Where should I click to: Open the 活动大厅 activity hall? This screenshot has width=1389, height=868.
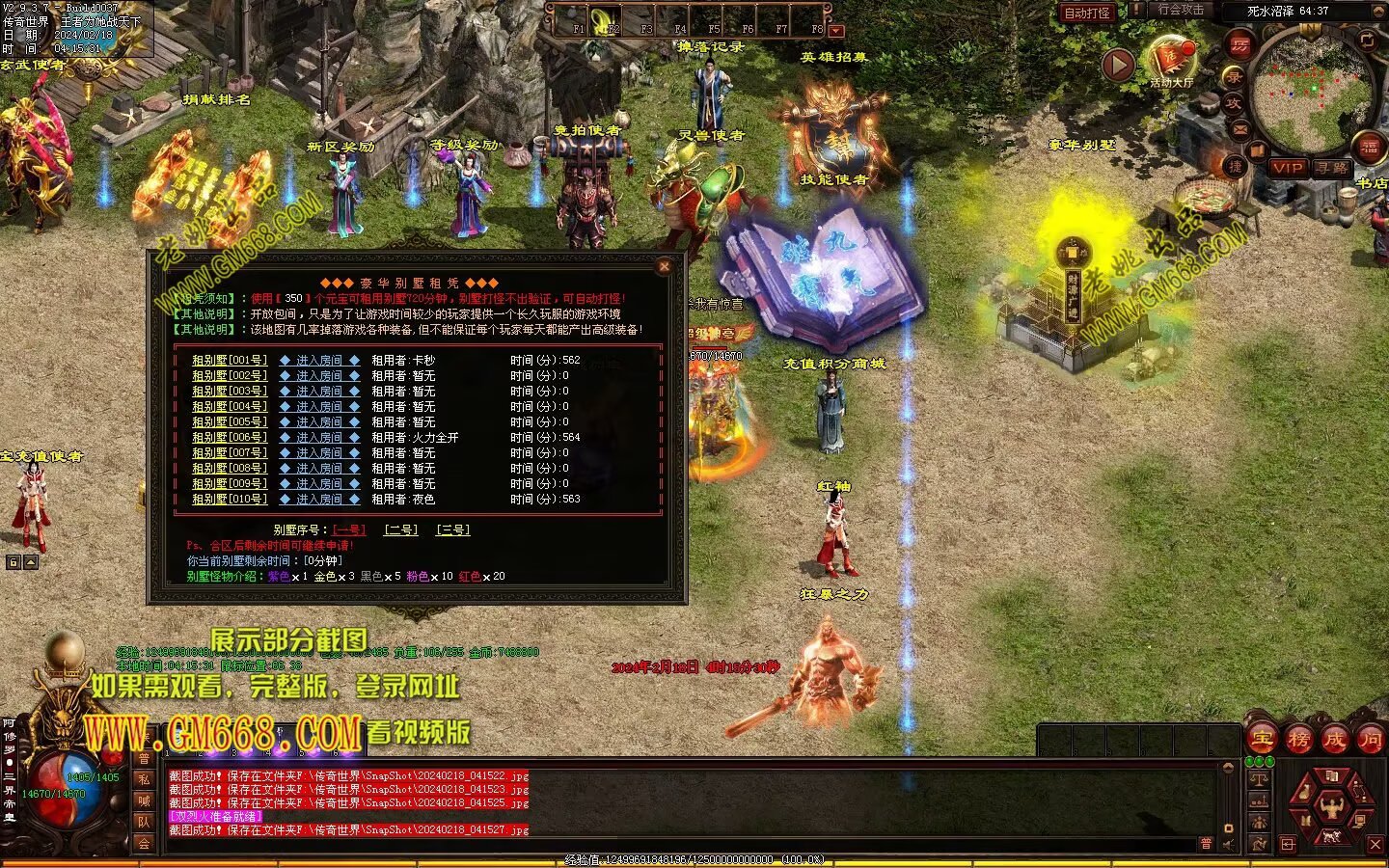coord(1170,62)
